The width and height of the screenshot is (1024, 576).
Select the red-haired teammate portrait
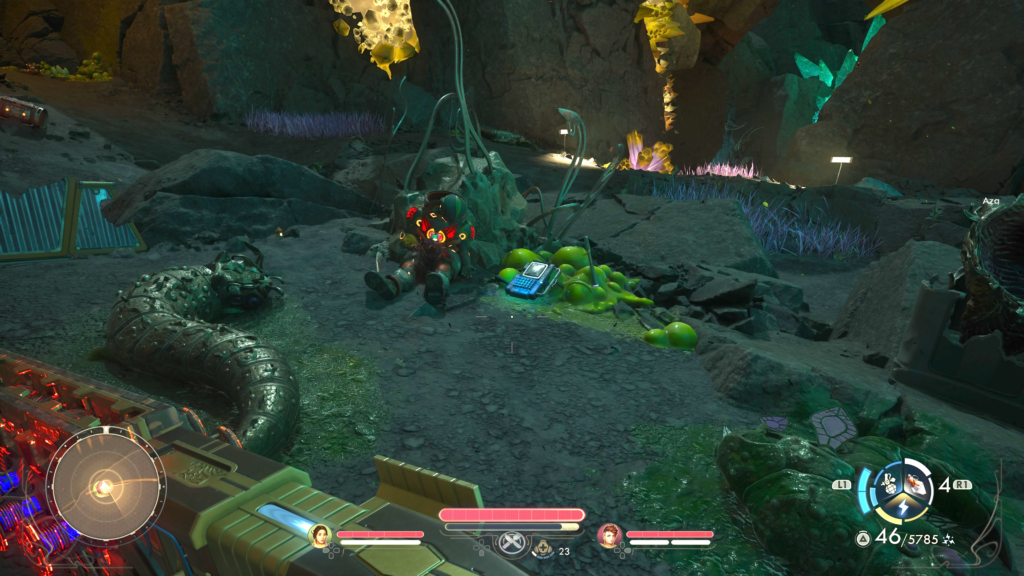tap(609, 536)
